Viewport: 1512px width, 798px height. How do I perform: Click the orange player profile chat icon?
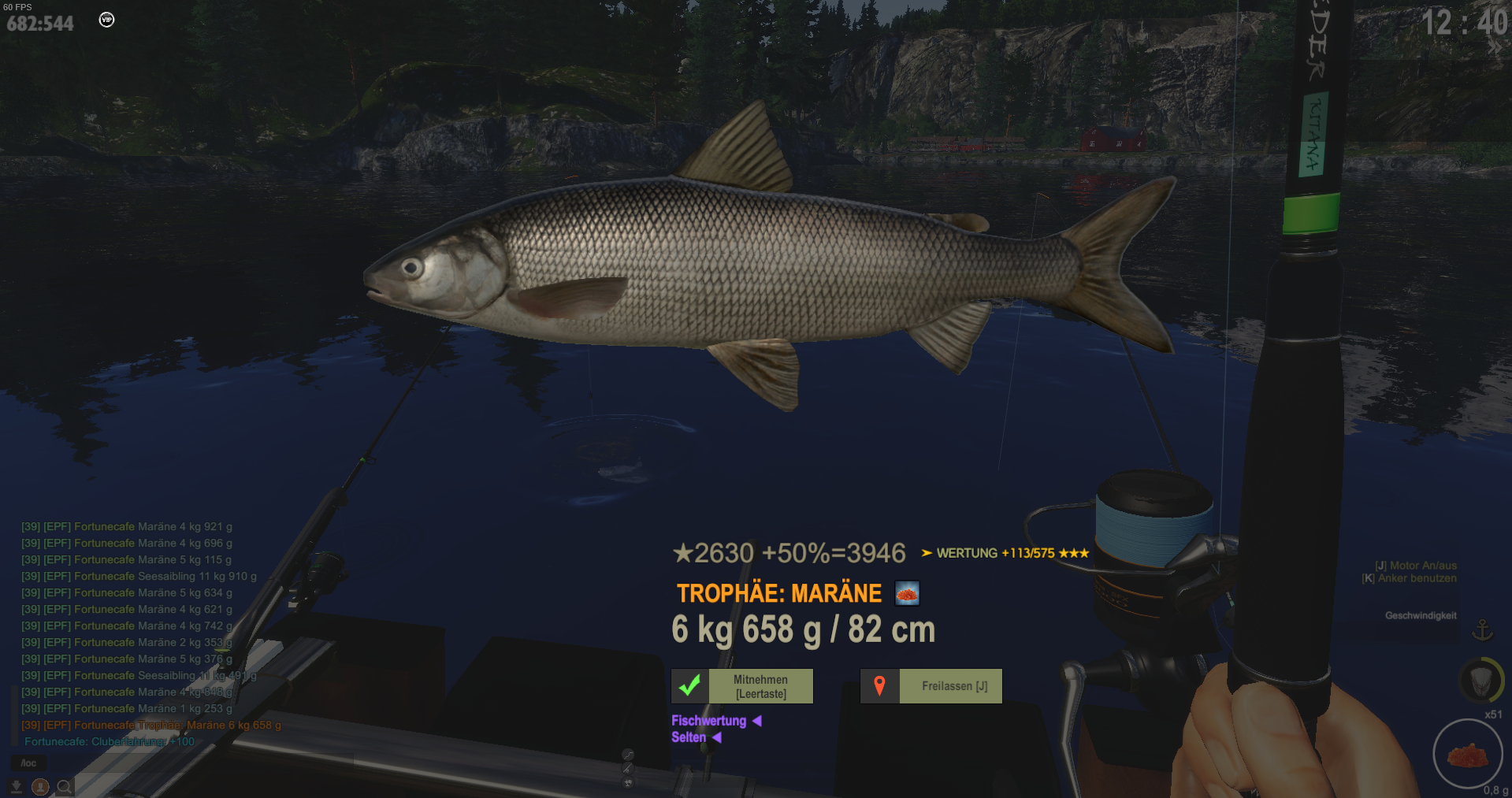[x=40, y=786]
